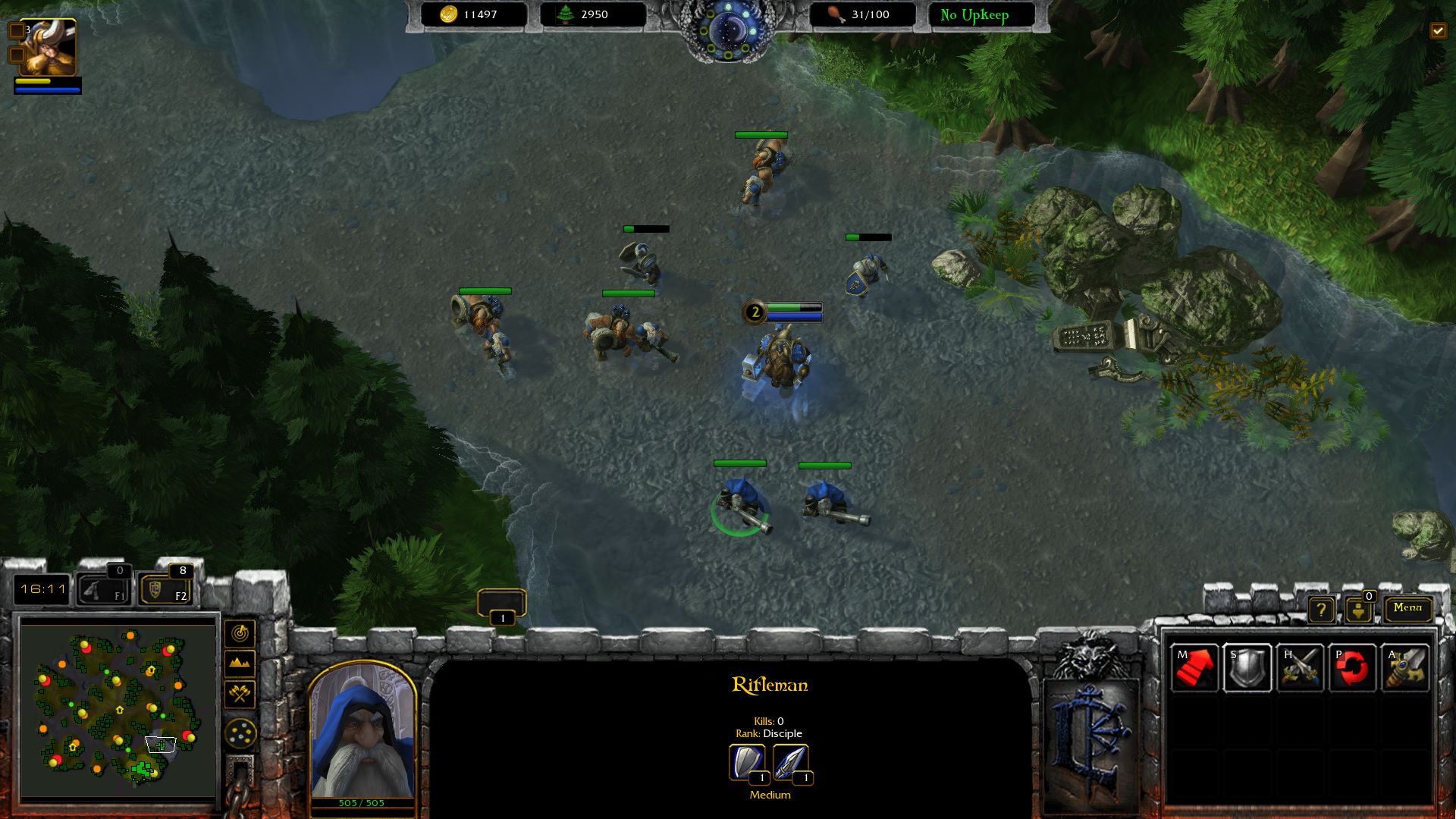
Task: Select the idle worker F1 button
Action: pos(104,589)
